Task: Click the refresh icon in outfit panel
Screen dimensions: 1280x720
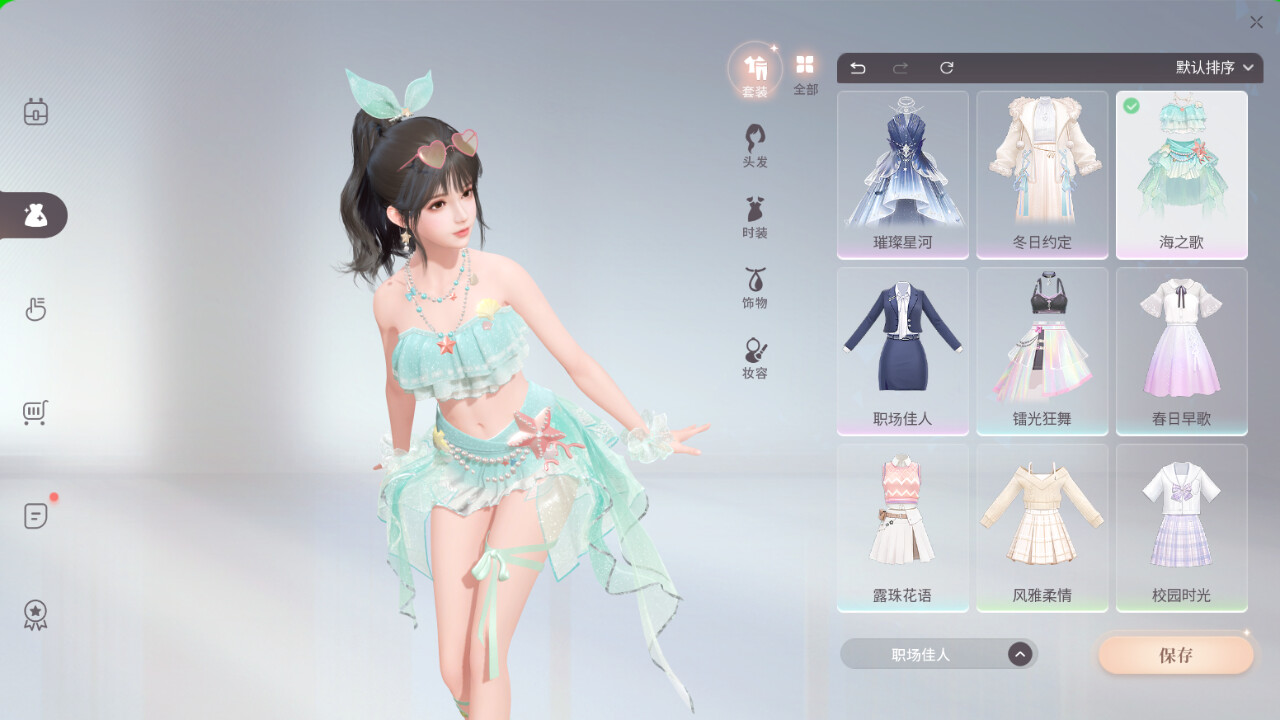Action: tap(946, 67)
